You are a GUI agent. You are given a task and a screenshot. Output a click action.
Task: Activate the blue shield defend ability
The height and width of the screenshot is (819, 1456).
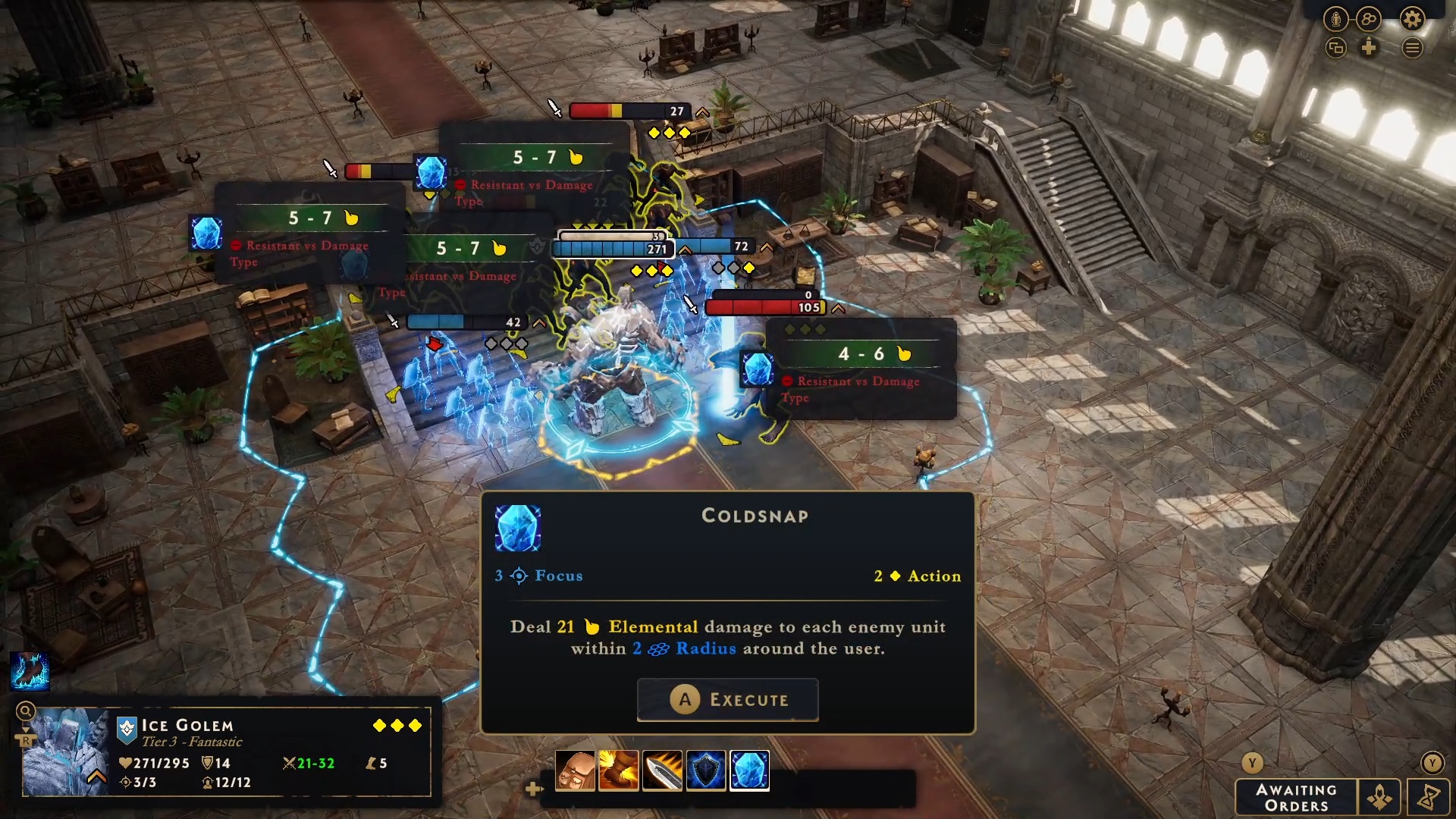coord(706,771)
